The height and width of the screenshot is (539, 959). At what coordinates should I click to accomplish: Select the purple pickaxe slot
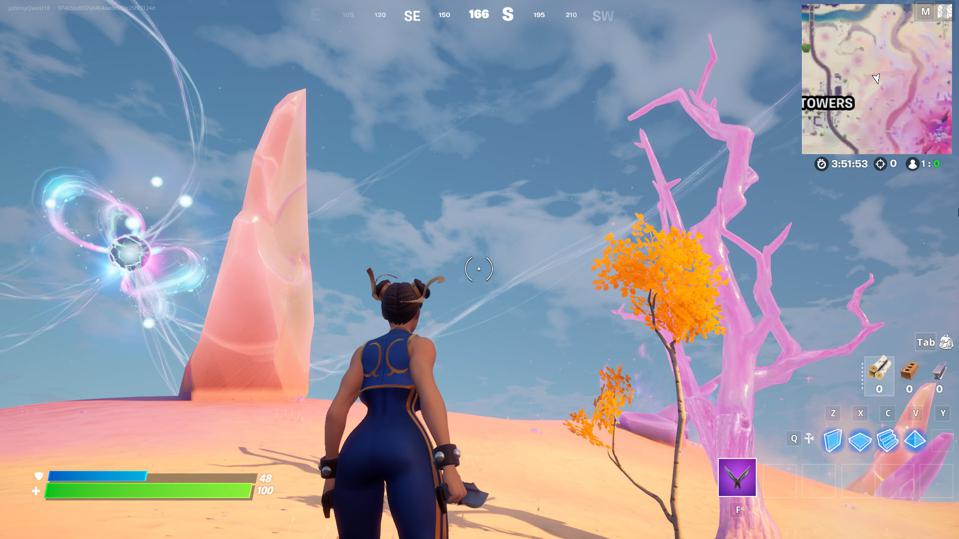(x=738, y=478)
